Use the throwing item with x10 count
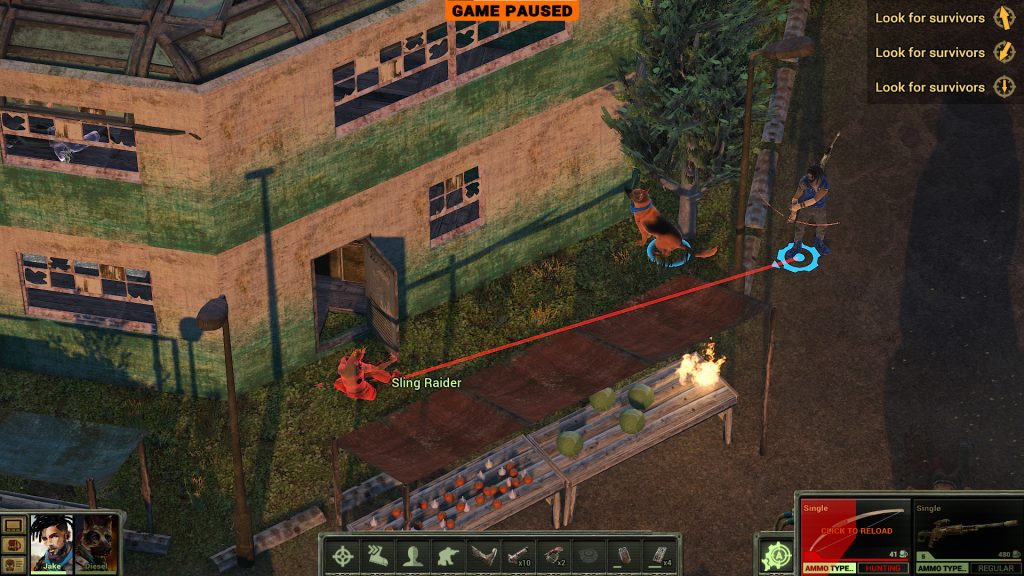The image size is (1024, 576). [516, 555]
